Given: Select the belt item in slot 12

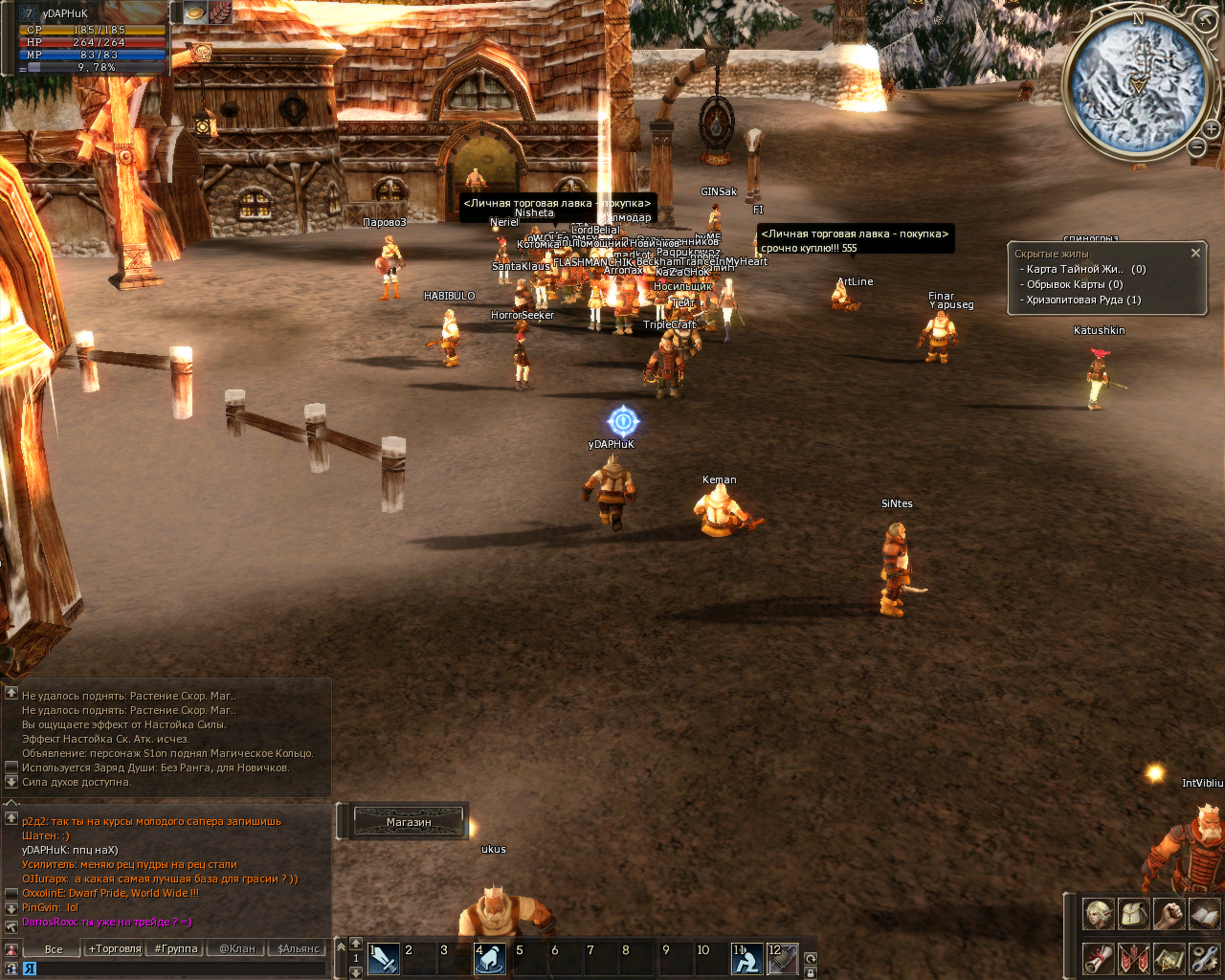Looking at the screenshot, I should (782, 958).
